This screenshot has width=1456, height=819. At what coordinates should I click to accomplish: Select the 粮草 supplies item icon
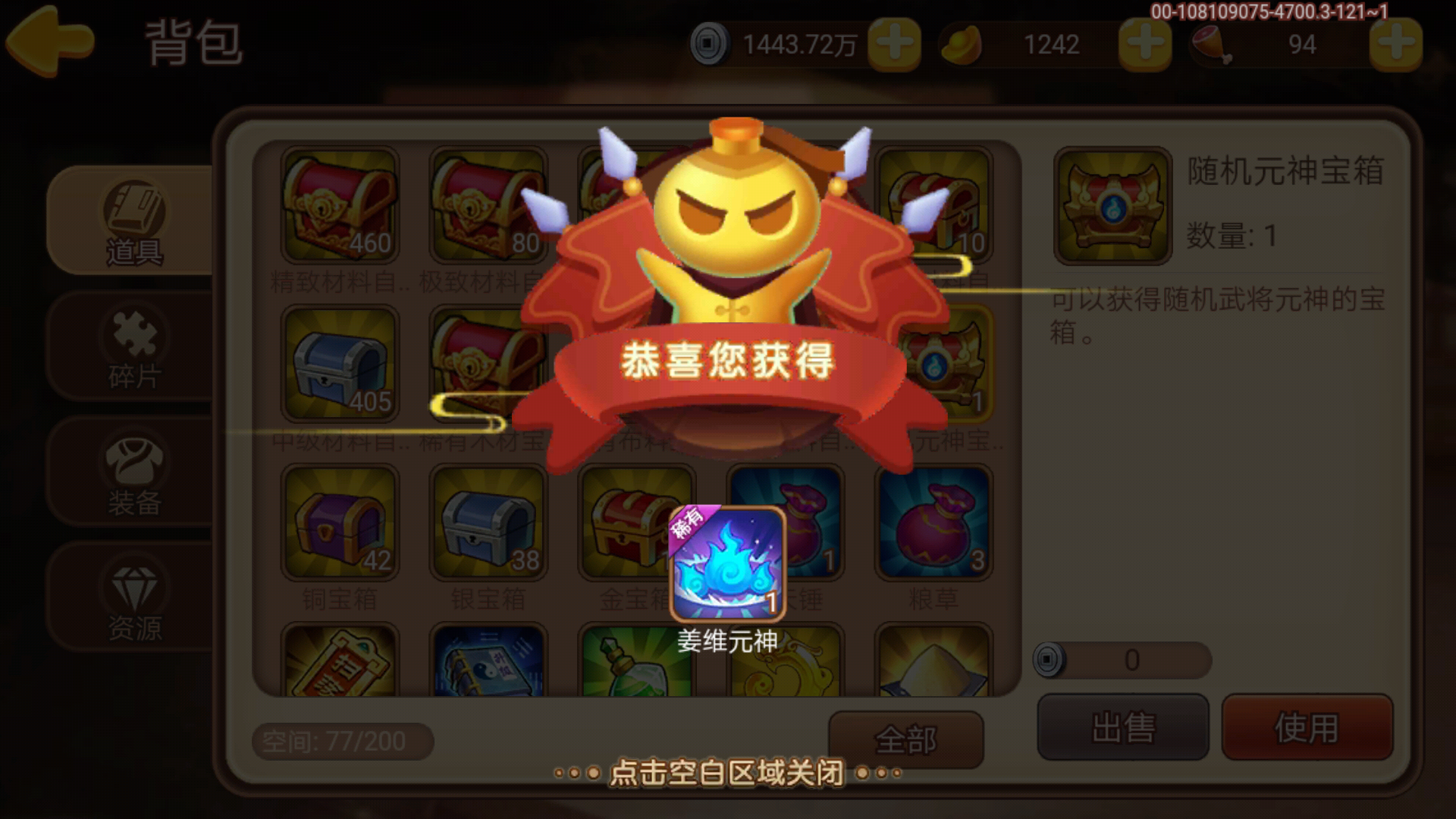pos(933,523)
